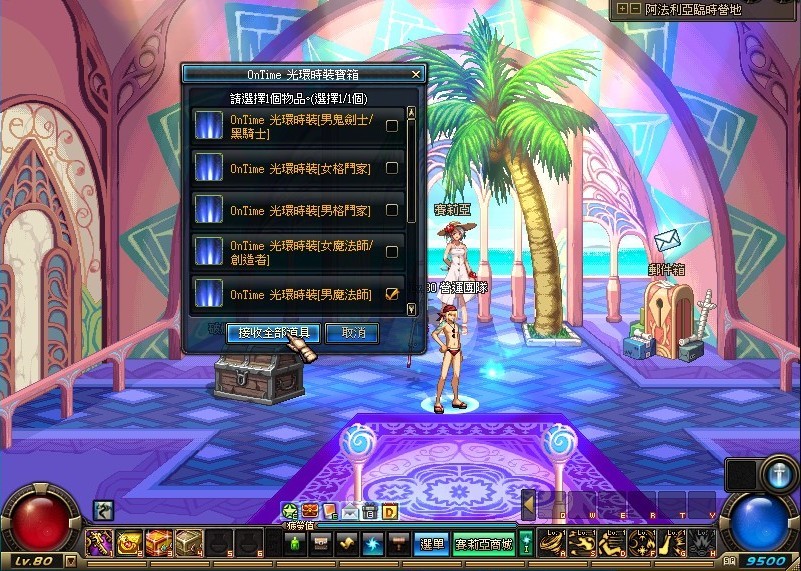Click the costume list's scroll-up arrow
801x571 pixels.
411,114
